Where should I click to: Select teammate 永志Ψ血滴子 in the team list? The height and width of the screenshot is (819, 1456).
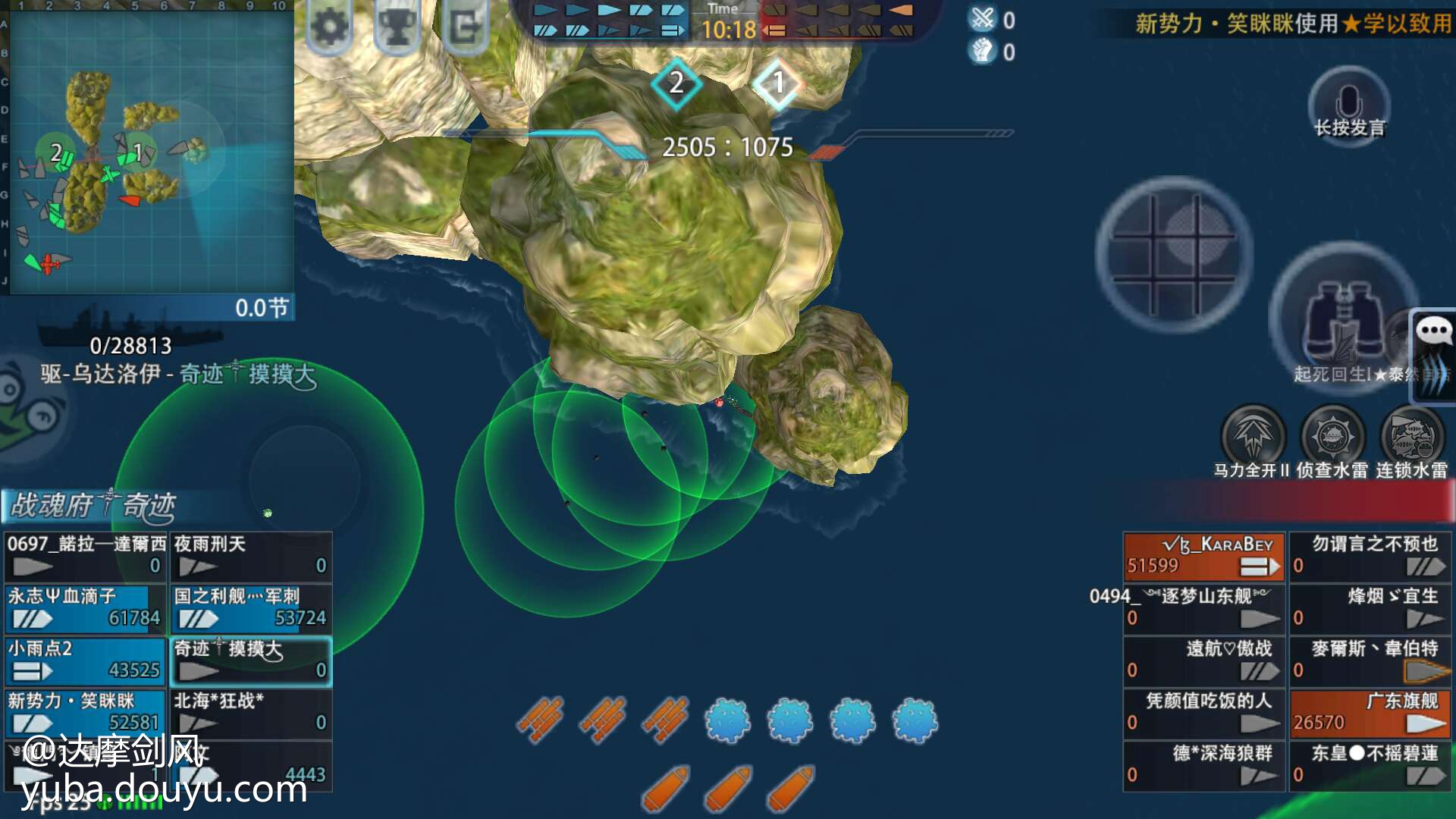coord(85,608)
